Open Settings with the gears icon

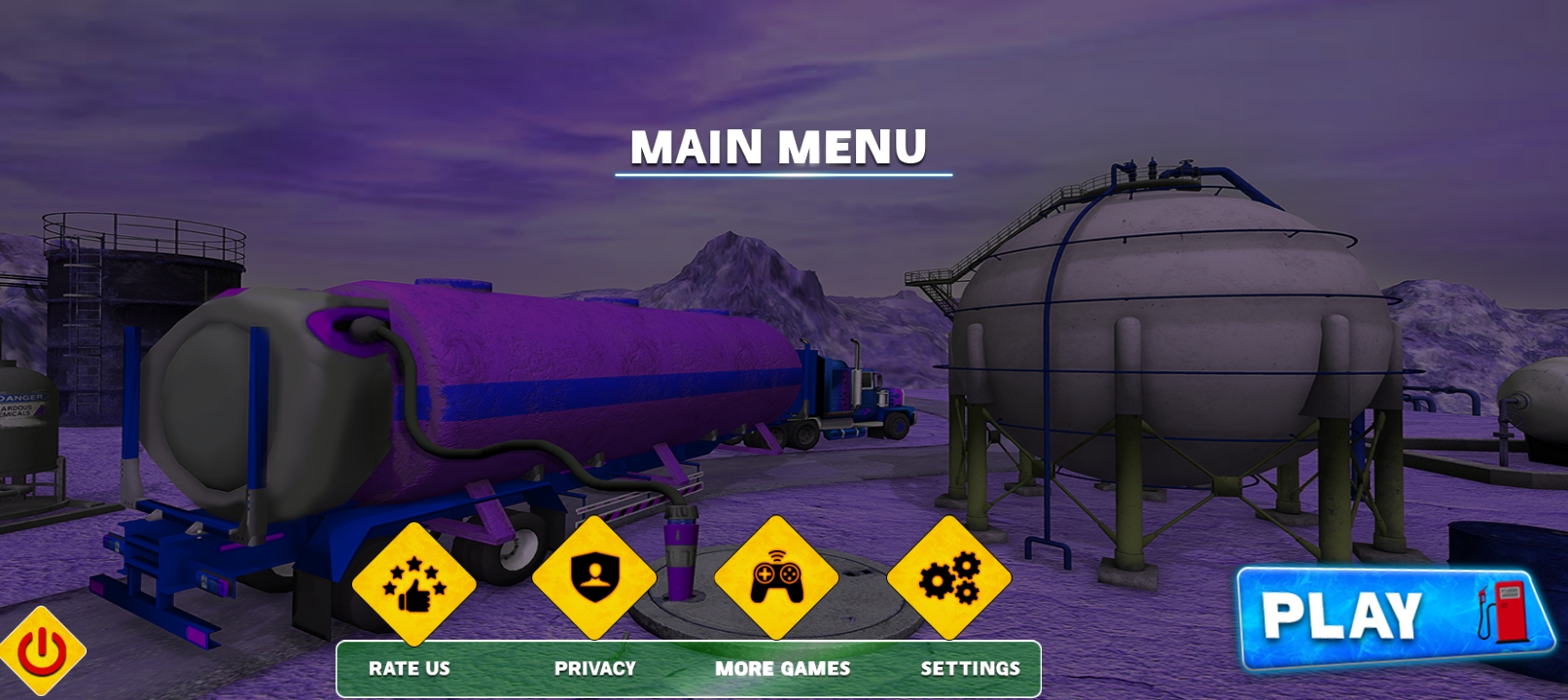[x=949, y=577]
